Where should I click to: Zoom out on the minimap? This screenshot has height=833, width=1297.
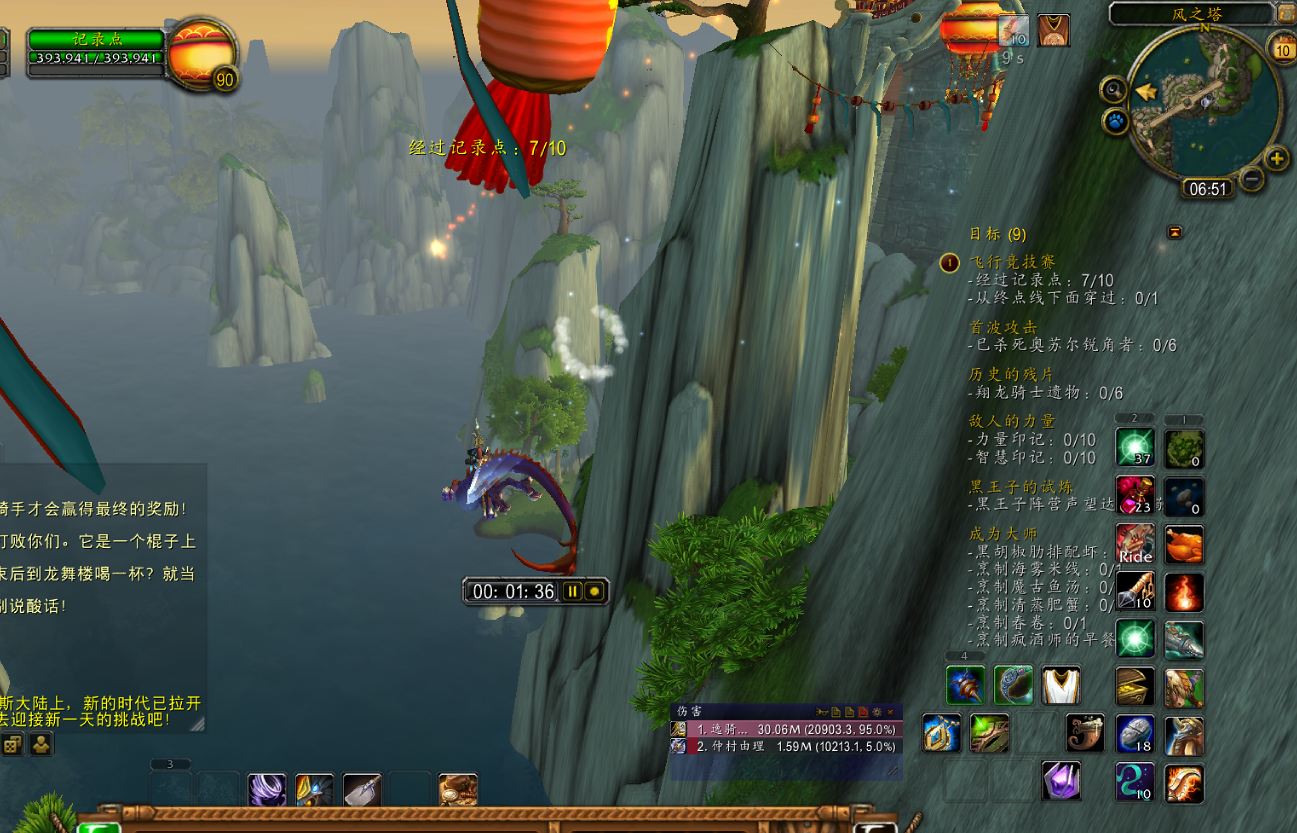click(1251, 179)
